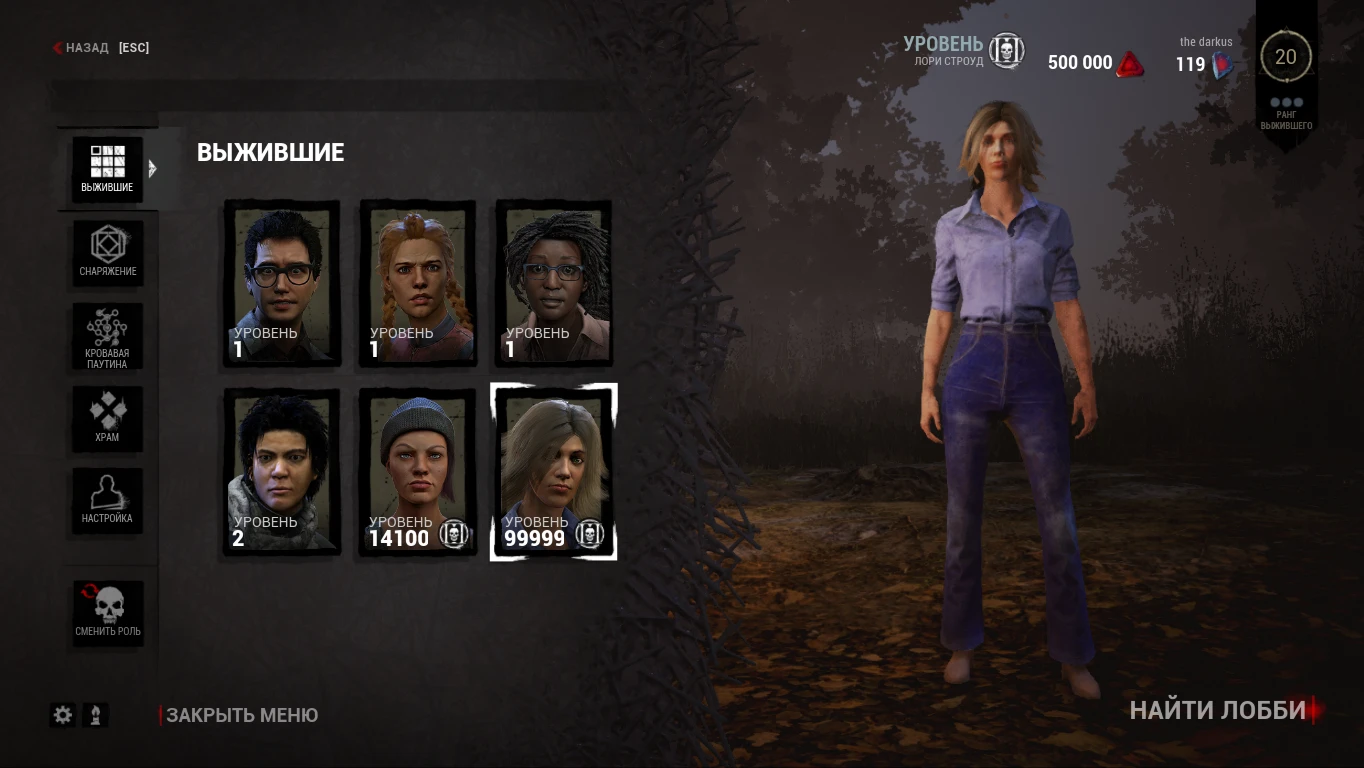Open the settings gear at bottom left
The width and height of the screenshot is (1364, 768).
click(62, 715)
